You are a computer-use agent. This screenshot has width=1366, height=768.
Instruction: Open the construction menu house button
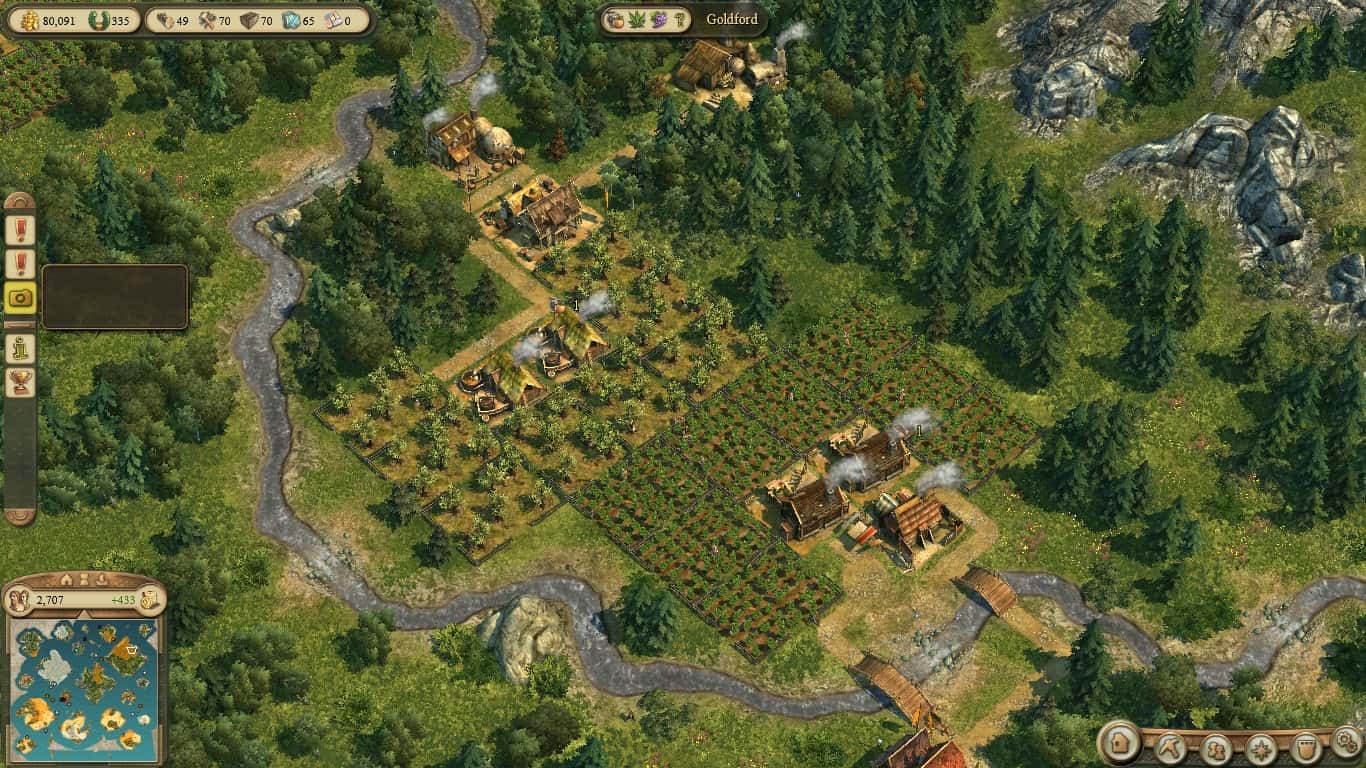click(1121, 745)
